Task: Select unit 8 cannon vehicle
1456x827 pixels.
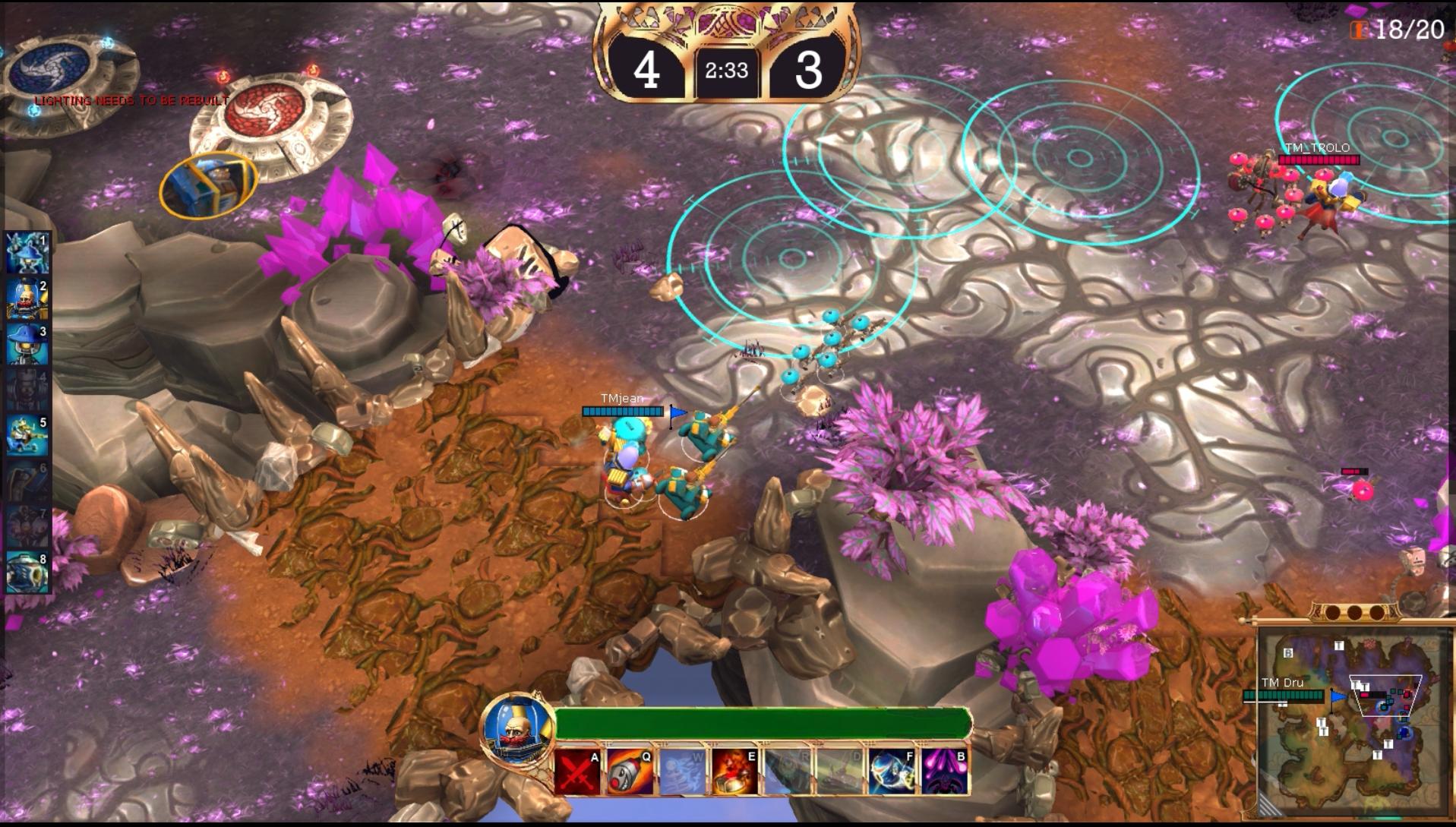Action: pos(27,572)
